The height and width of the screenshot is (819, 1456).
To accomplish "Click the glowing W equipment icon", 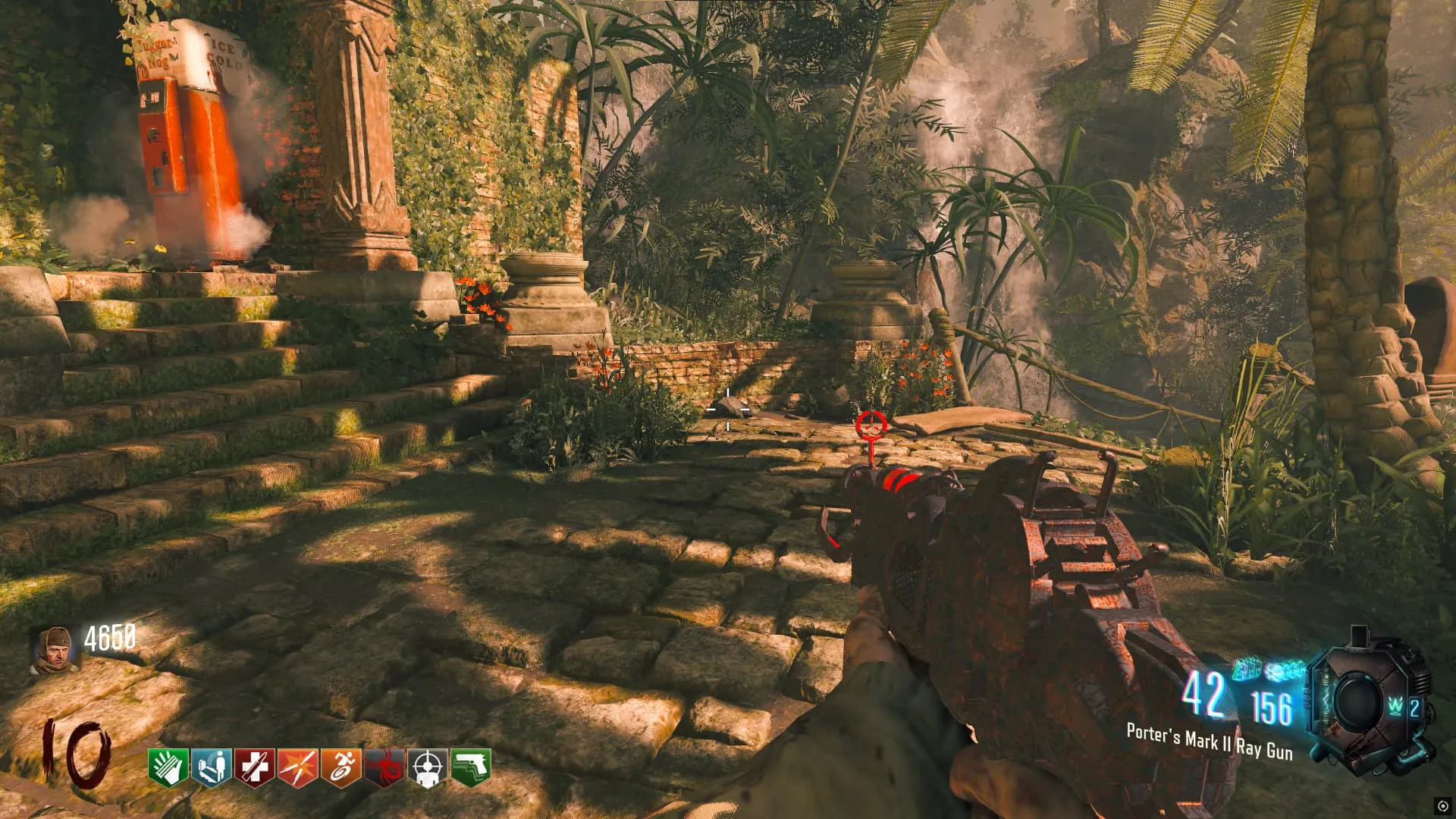I will pyautogui.click(x=1396, y=707).
